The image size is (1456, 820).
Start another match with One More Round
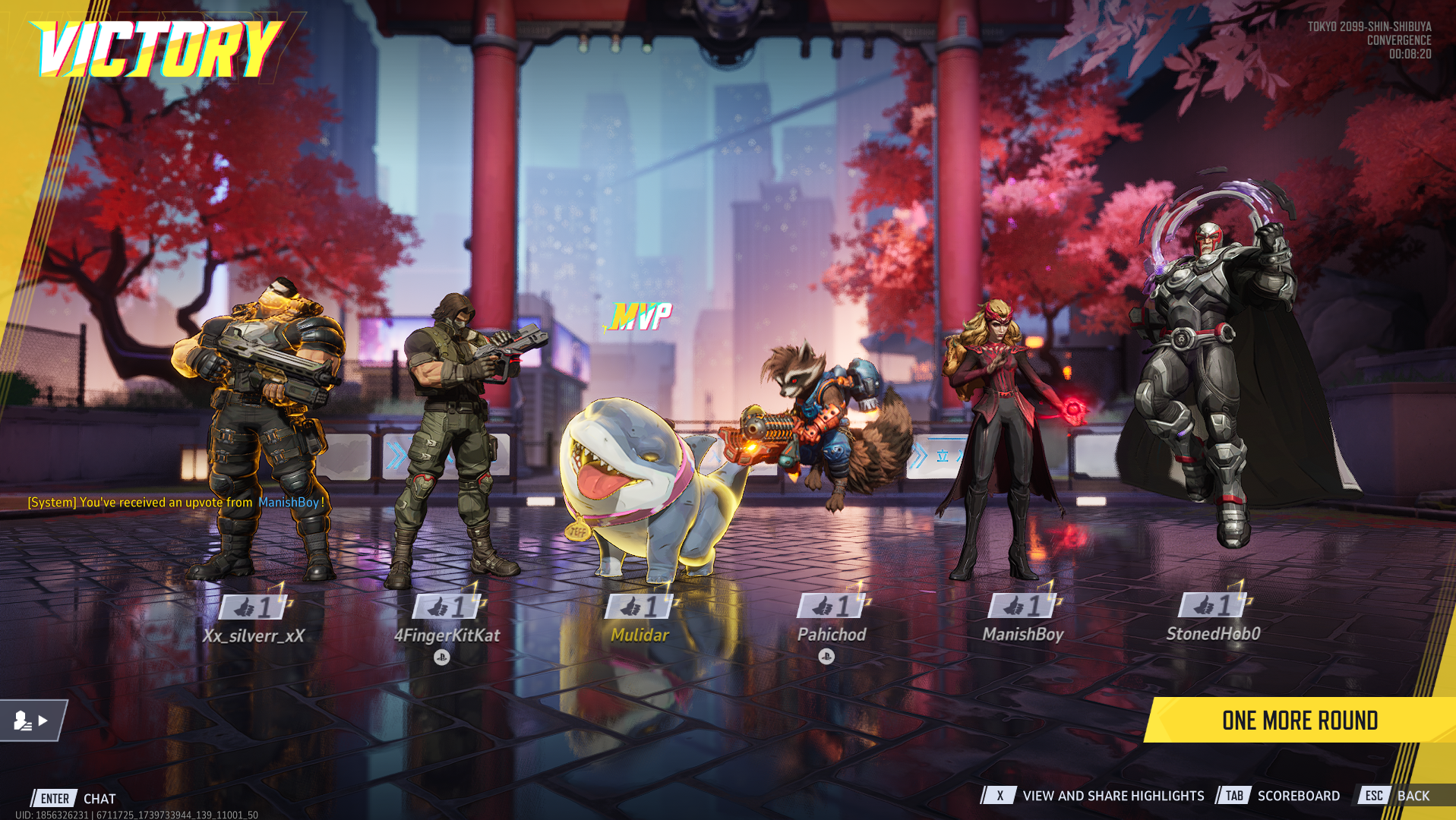tap(1300, 721)
